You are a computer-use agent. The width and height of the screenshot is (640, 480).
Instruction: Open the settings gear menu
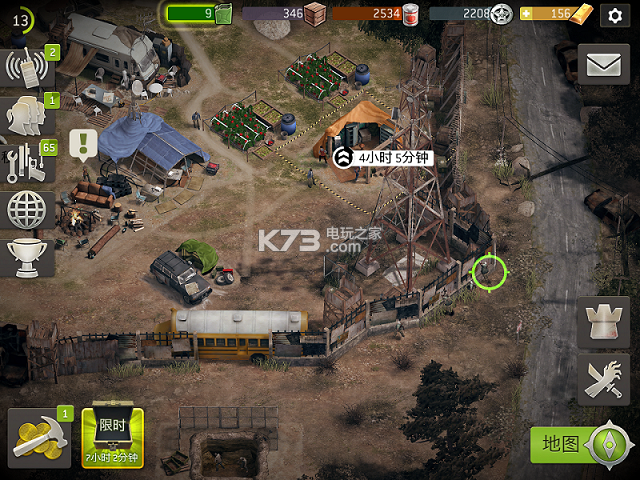[x=615, y=15]
